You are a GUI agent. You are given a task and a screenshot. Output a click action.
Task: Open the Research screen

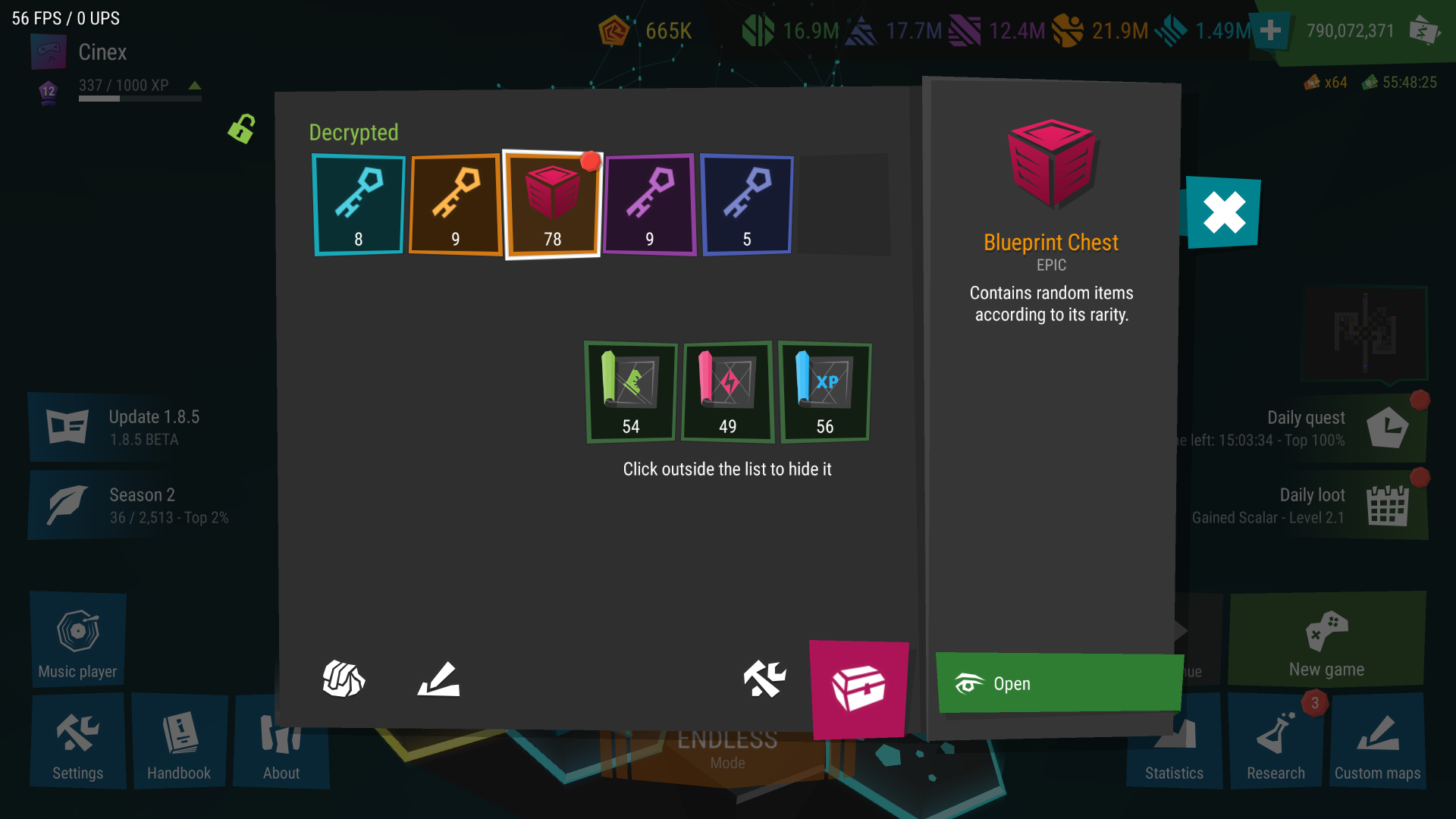coord(1276,743)
